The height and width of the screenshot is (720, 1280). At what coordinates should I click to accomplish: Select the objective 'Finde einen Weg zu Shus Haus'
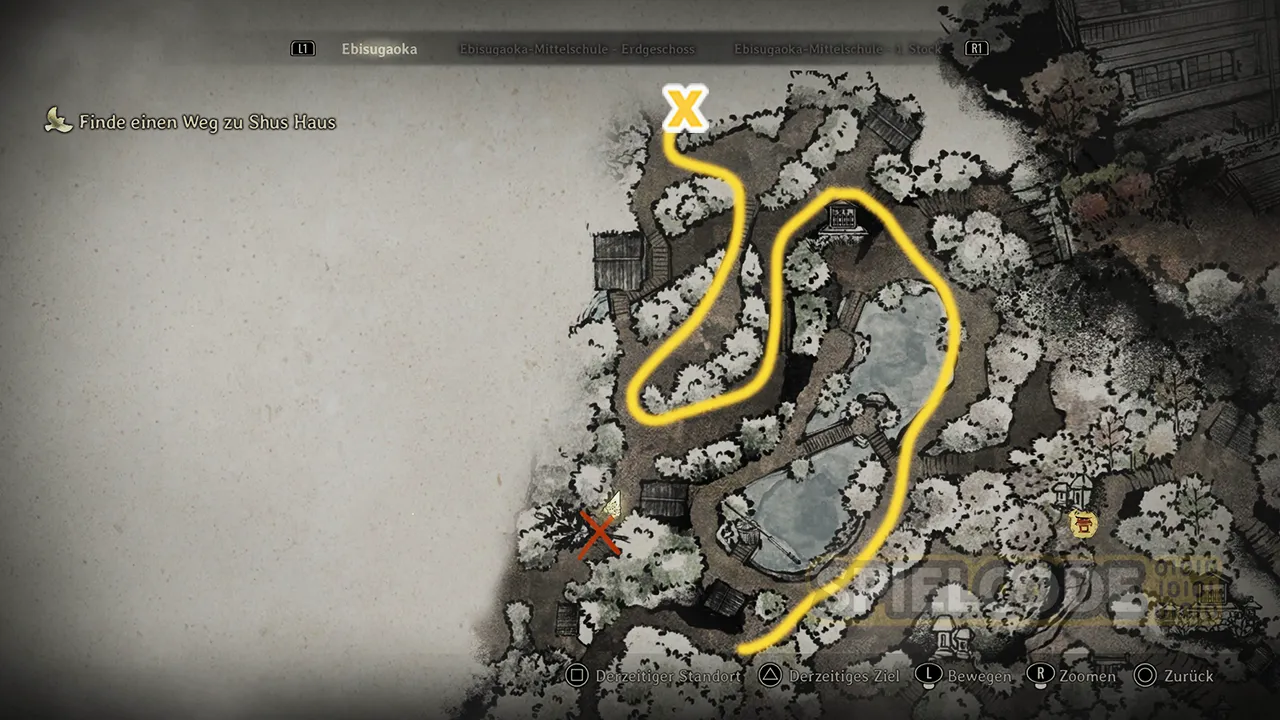tap(207, 123)
